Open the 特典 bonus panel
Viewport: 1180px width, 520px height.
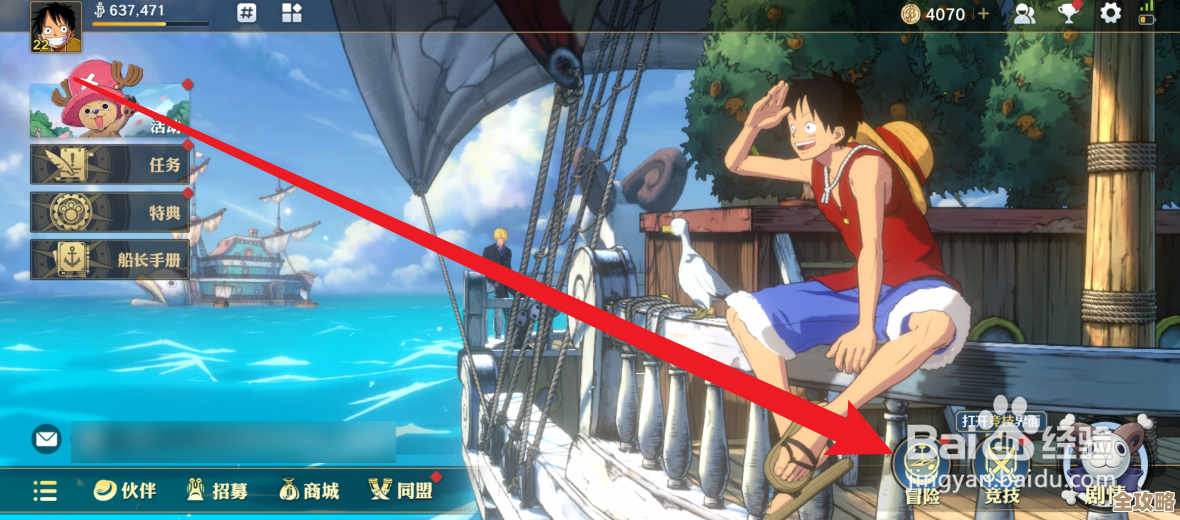110,212
